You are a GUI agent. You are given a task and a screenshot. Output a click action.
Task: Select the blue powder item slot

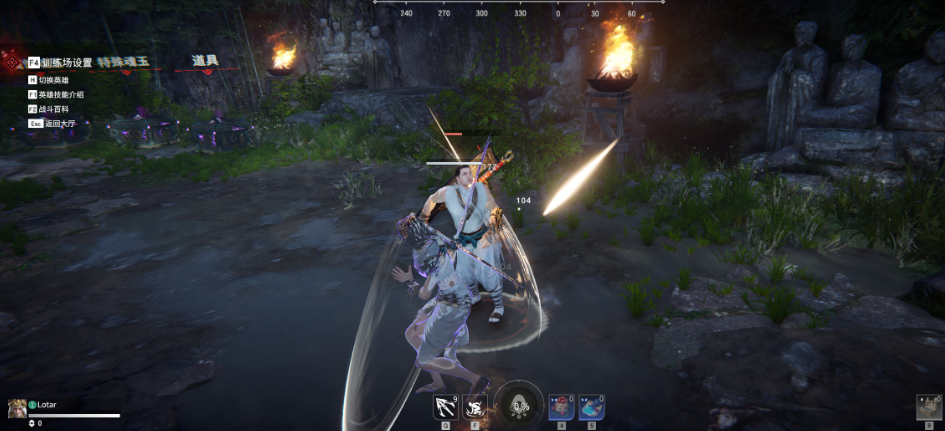[591, 406]
